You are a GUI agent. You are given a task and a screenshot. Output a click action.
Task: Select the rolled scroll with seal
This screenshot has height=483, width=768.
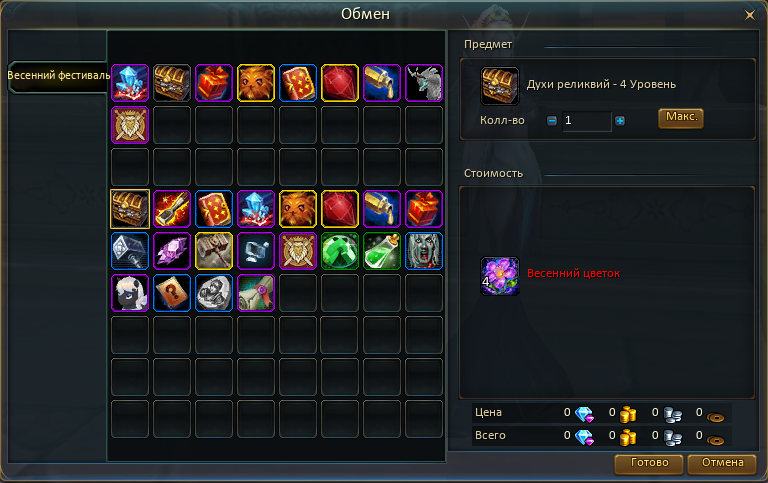click(x=256, y=293)
